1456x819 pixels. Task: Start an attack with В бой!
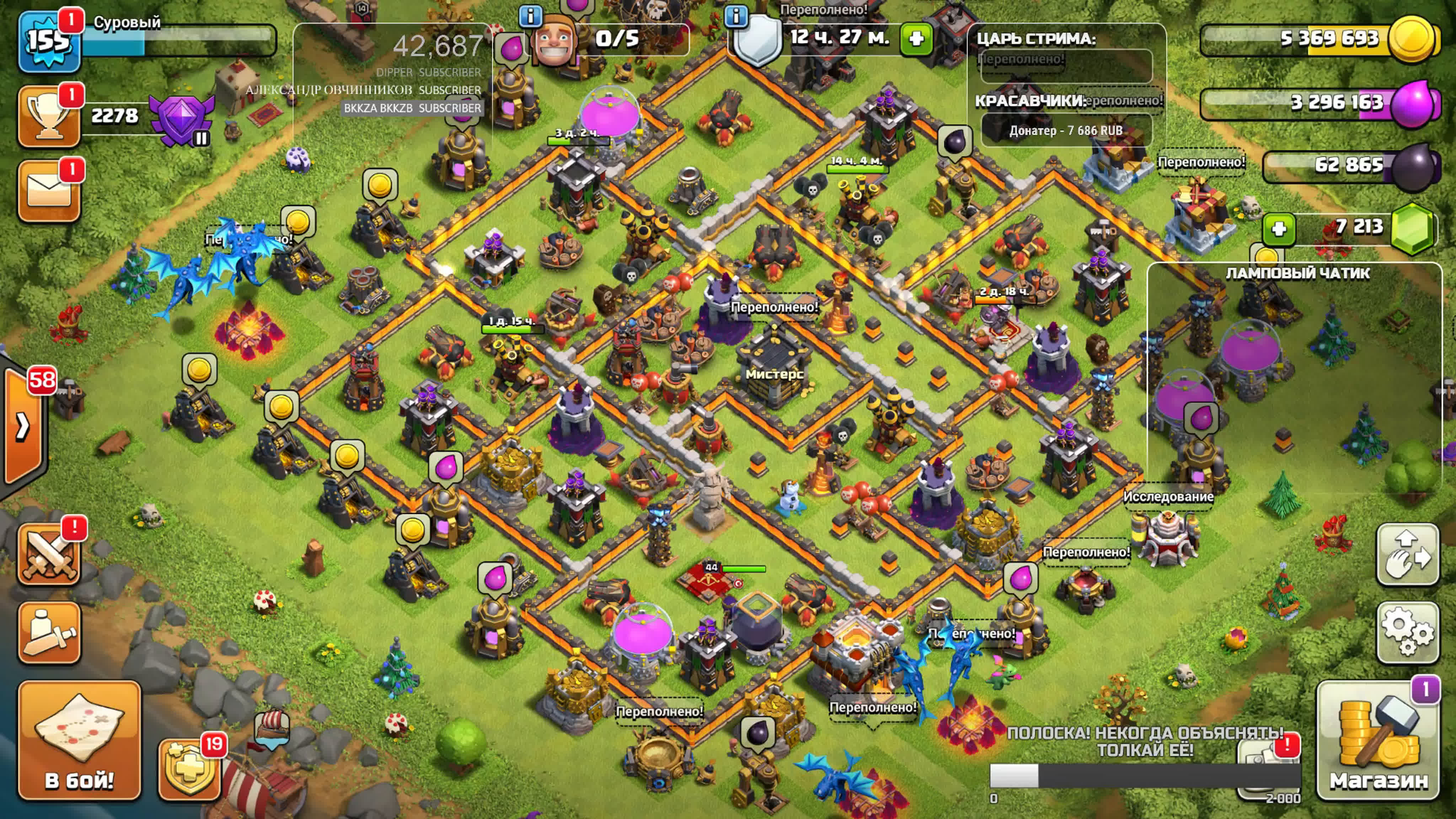click(x=79, y=740)
